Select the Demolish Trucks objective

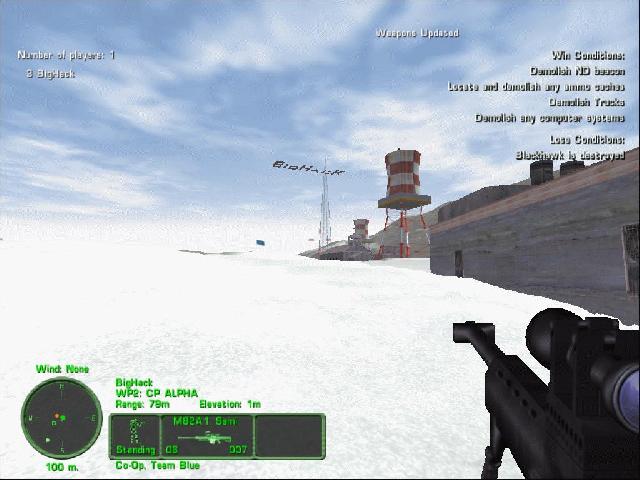pos(587,102)
